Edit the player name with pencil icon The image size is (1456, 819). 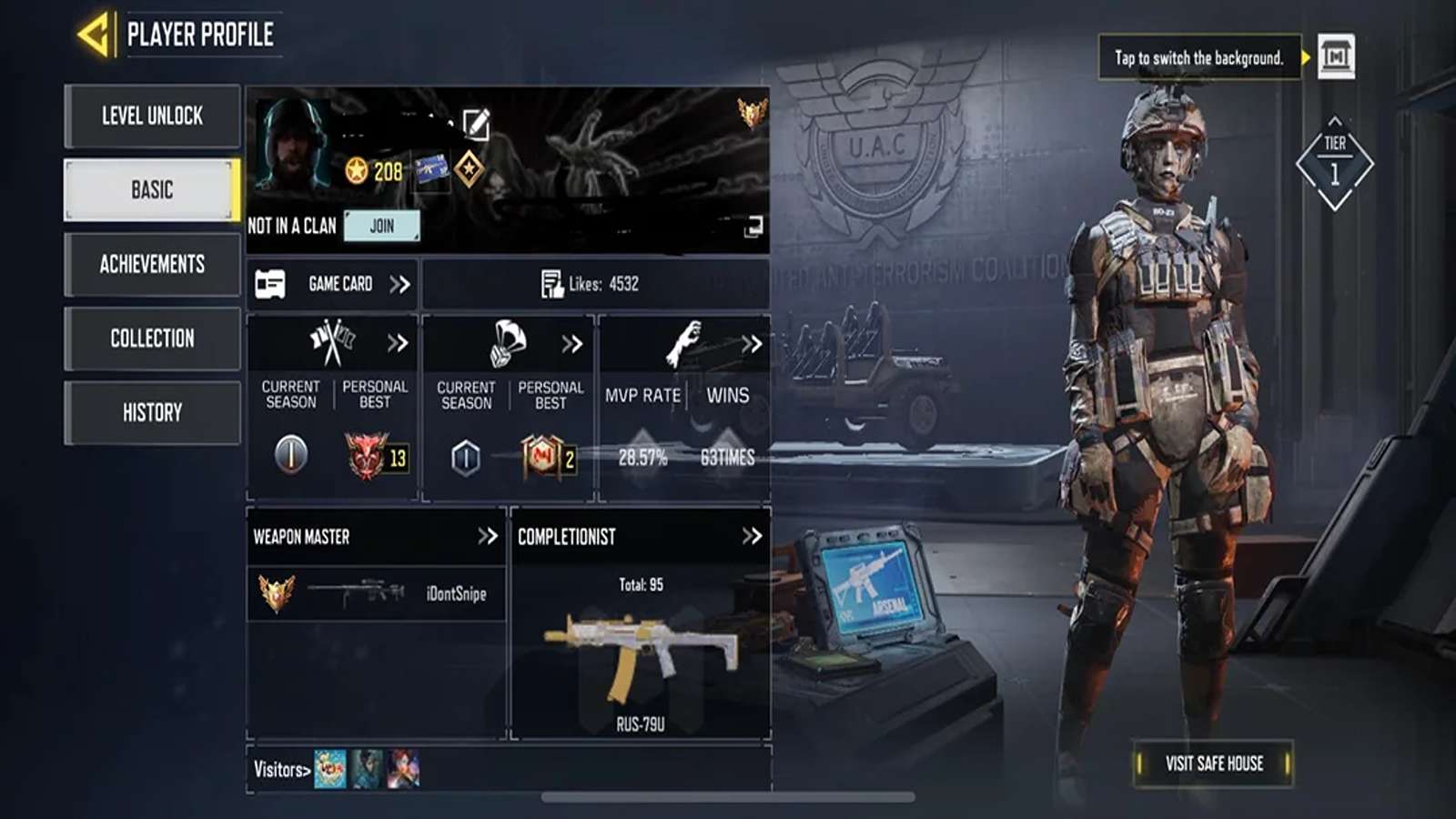click(476, 124)
